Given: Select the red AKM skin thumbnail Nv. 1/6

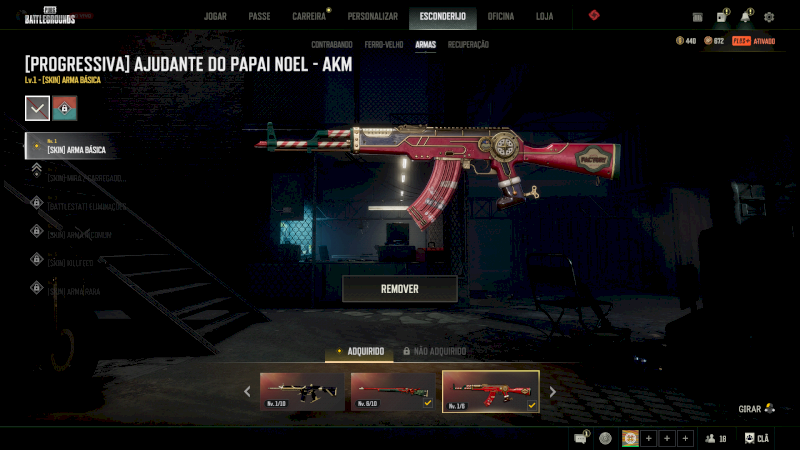Looking at the screenshot, I should (x=490, y=392).
